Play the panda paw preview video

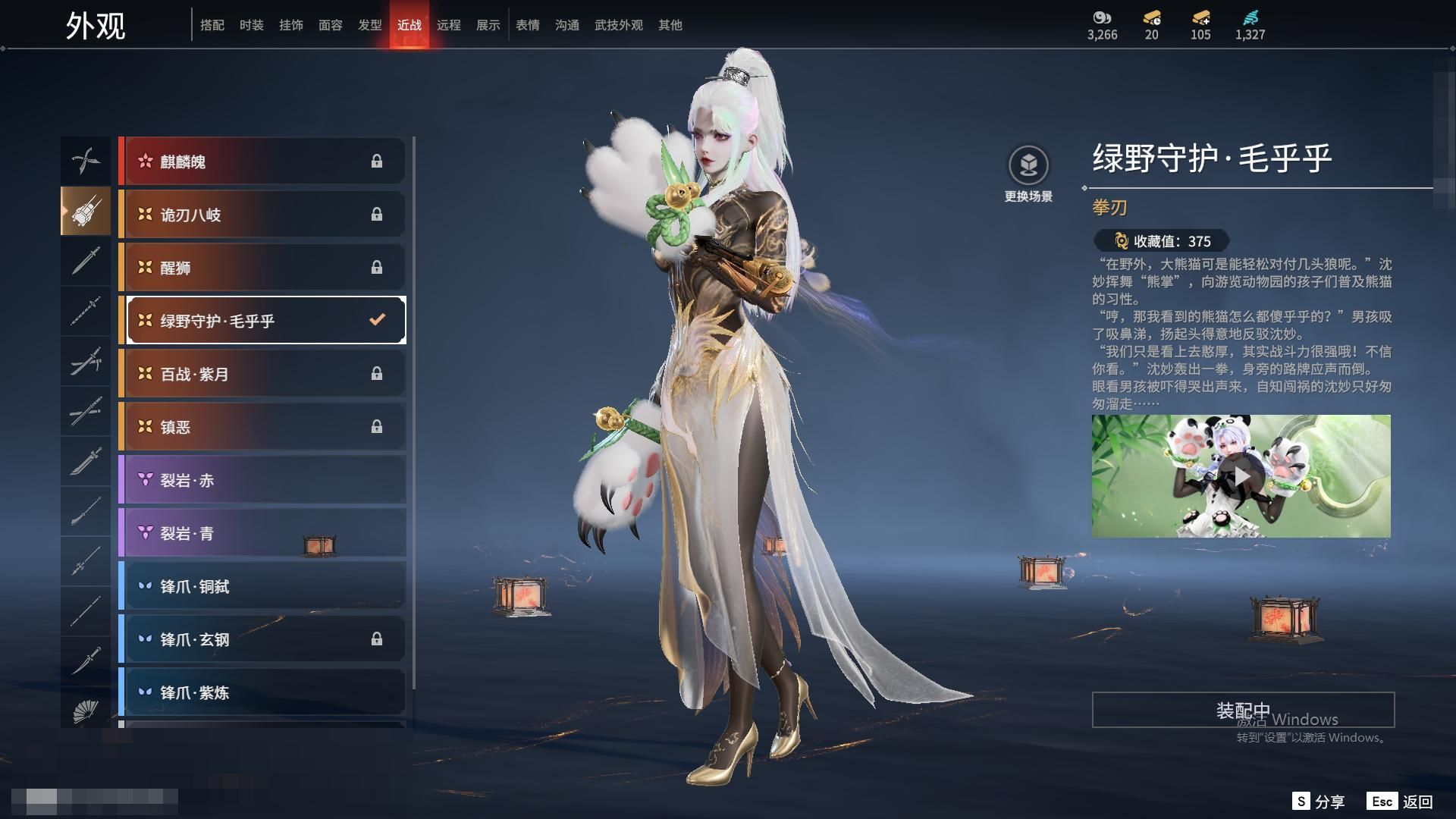coord(1241,476)
